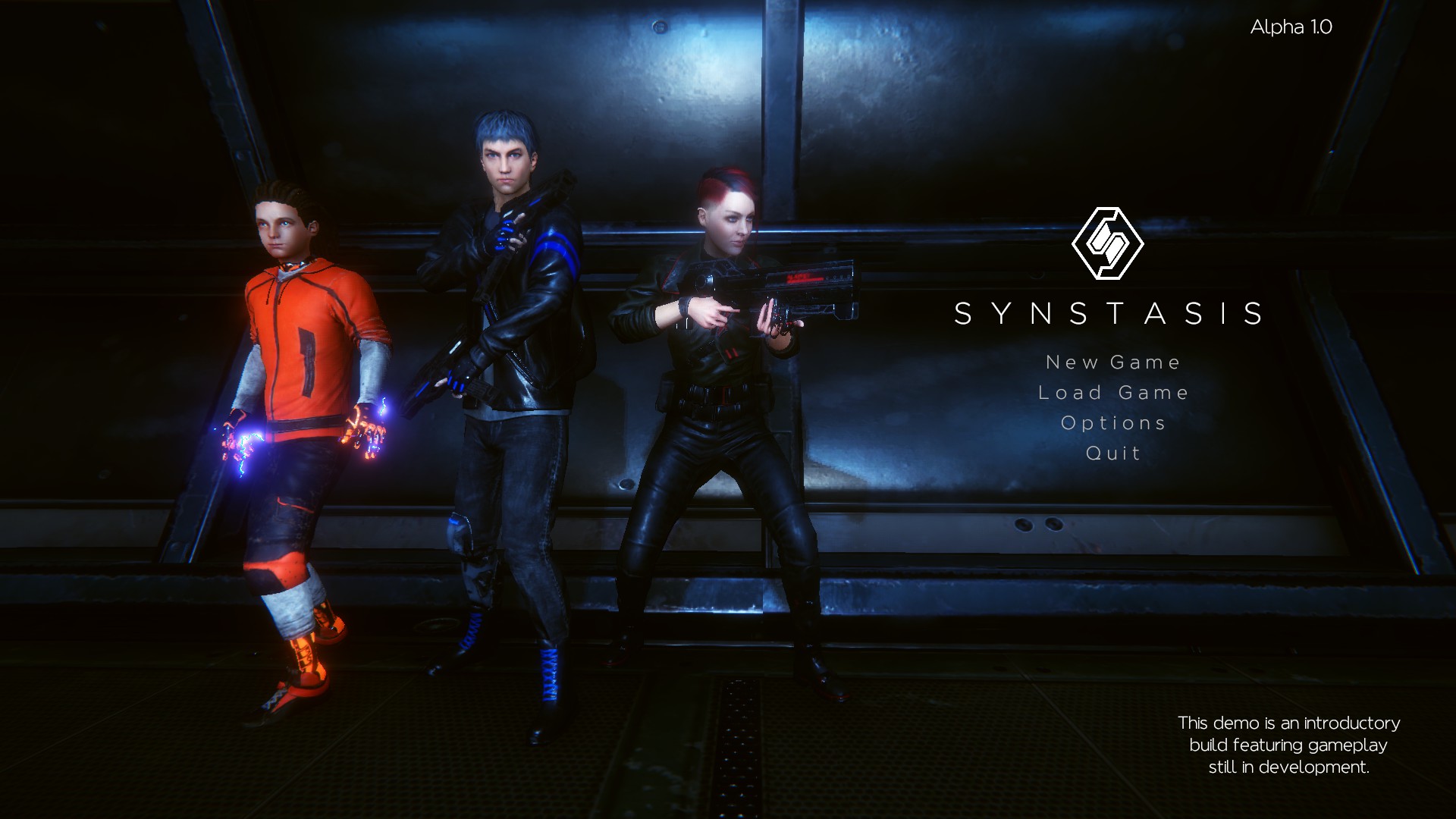The width and height of the screenshot is (1456, 819).
Task: Open the Options menu
Action: [x=1113, y=422]
